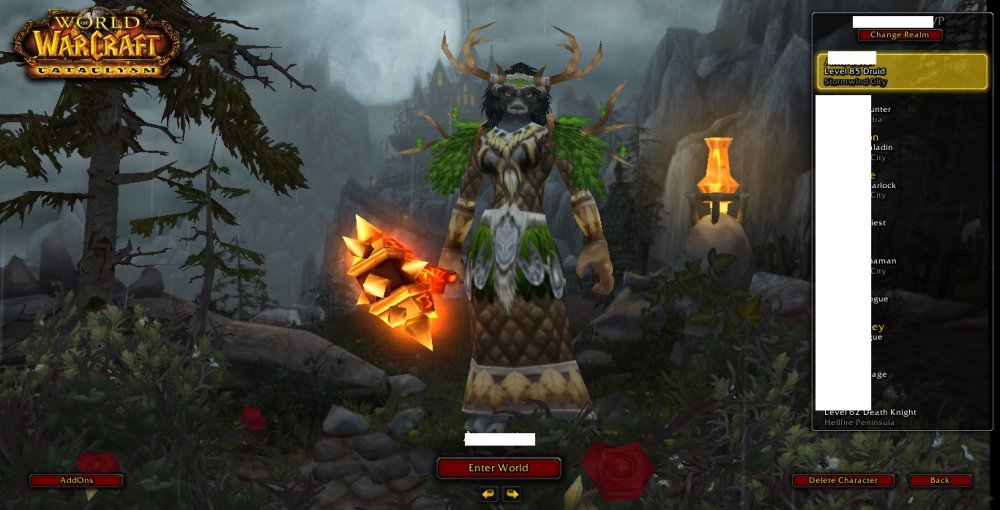This screenshot has width=1000, height=510.
Task: Click the Enter World button
Action: pos(498,467)
